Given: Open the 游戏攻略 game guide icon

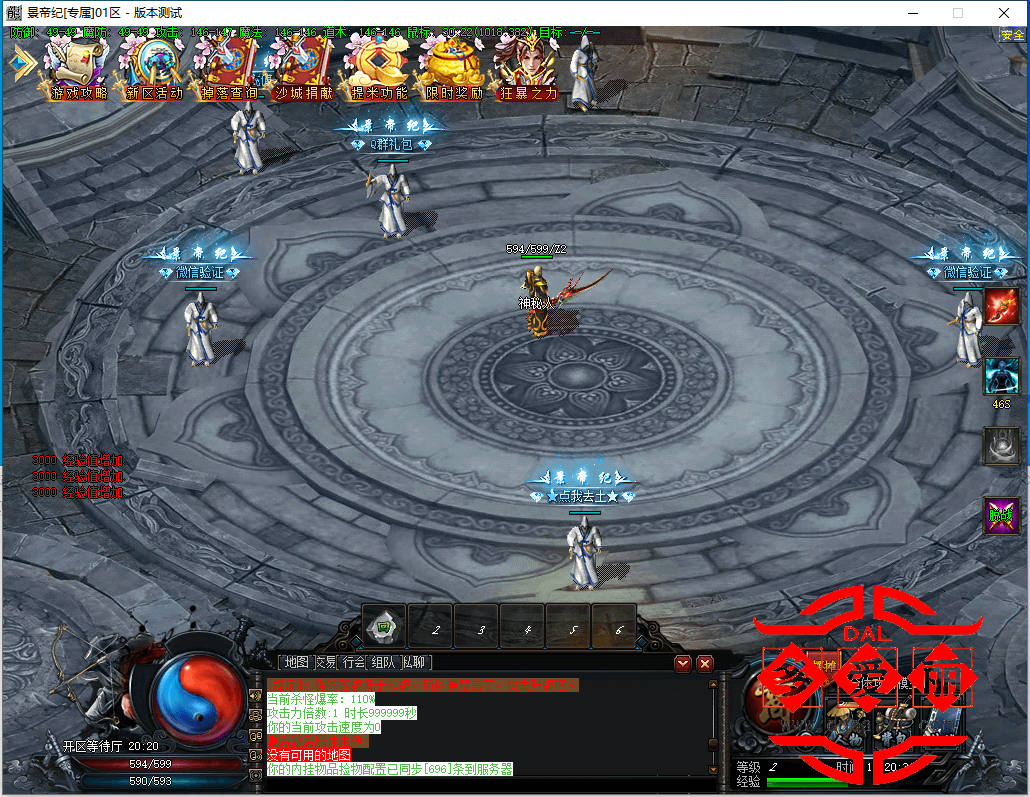Looking at the screenshot, I should [78, 68].
